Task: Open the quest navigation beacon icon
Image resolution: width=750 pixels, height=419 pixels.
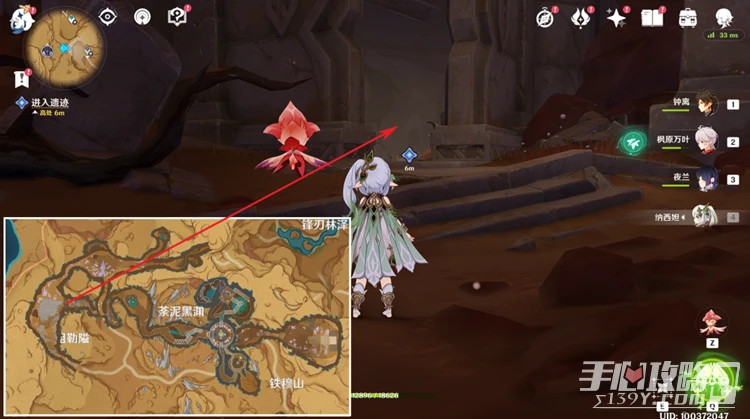Action: pyautogui.click(x=142, y=16)
